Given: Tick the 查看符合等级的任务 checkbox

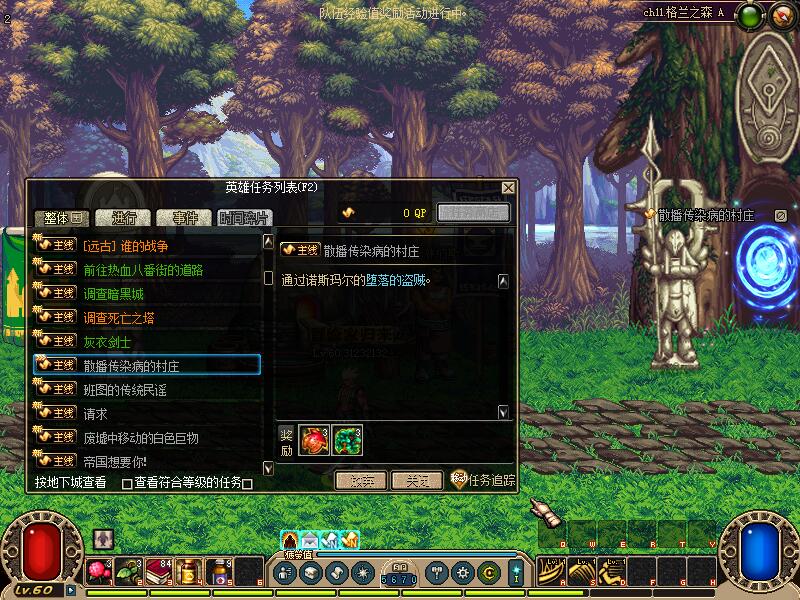Looking at the screenshot, I should (127, 484).
